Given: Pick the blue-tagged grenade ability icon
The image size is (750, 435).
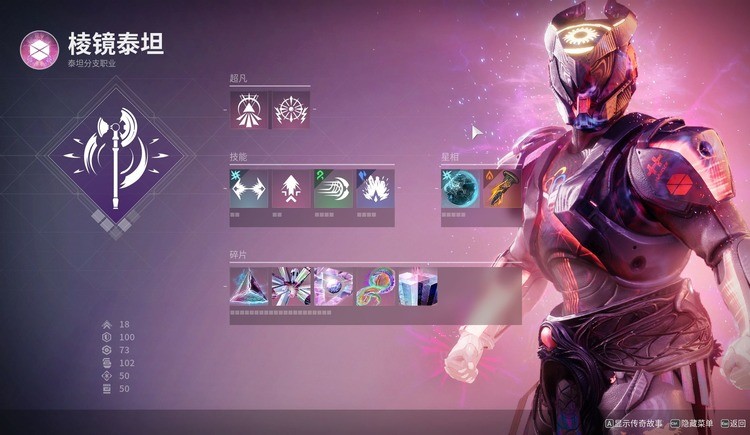Looking at the screenshot, I should click(x=375, y=188).
